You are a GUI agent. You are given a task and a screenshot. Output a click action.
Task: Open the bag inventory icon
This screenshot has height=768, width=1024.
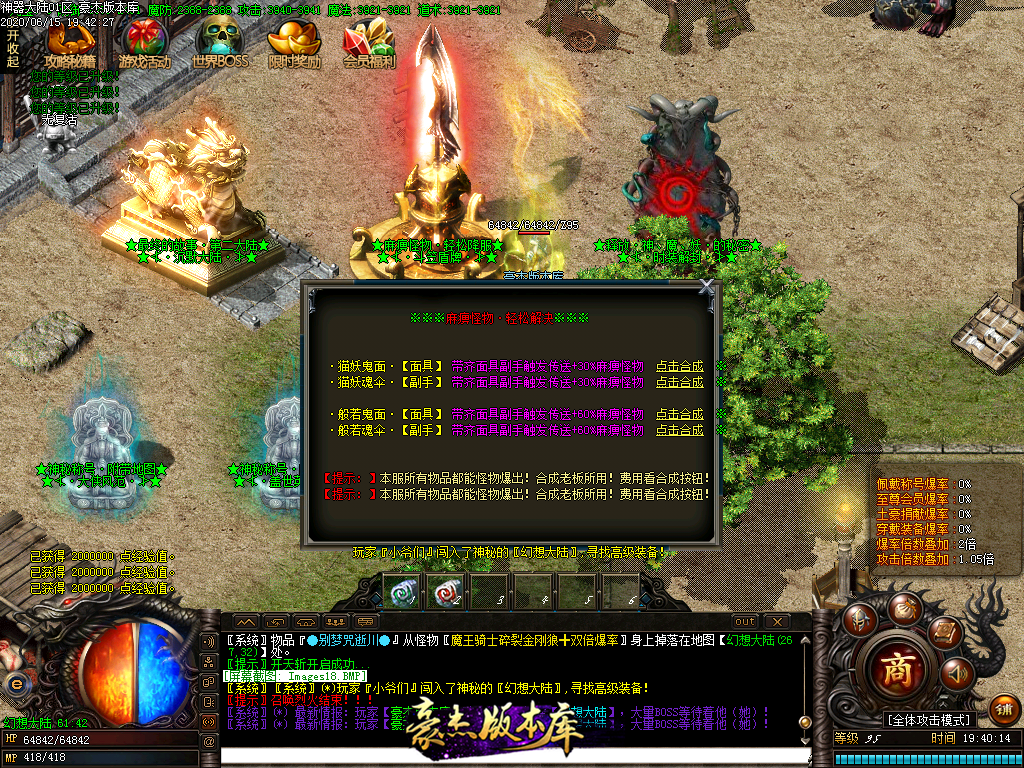click(904, 607)
